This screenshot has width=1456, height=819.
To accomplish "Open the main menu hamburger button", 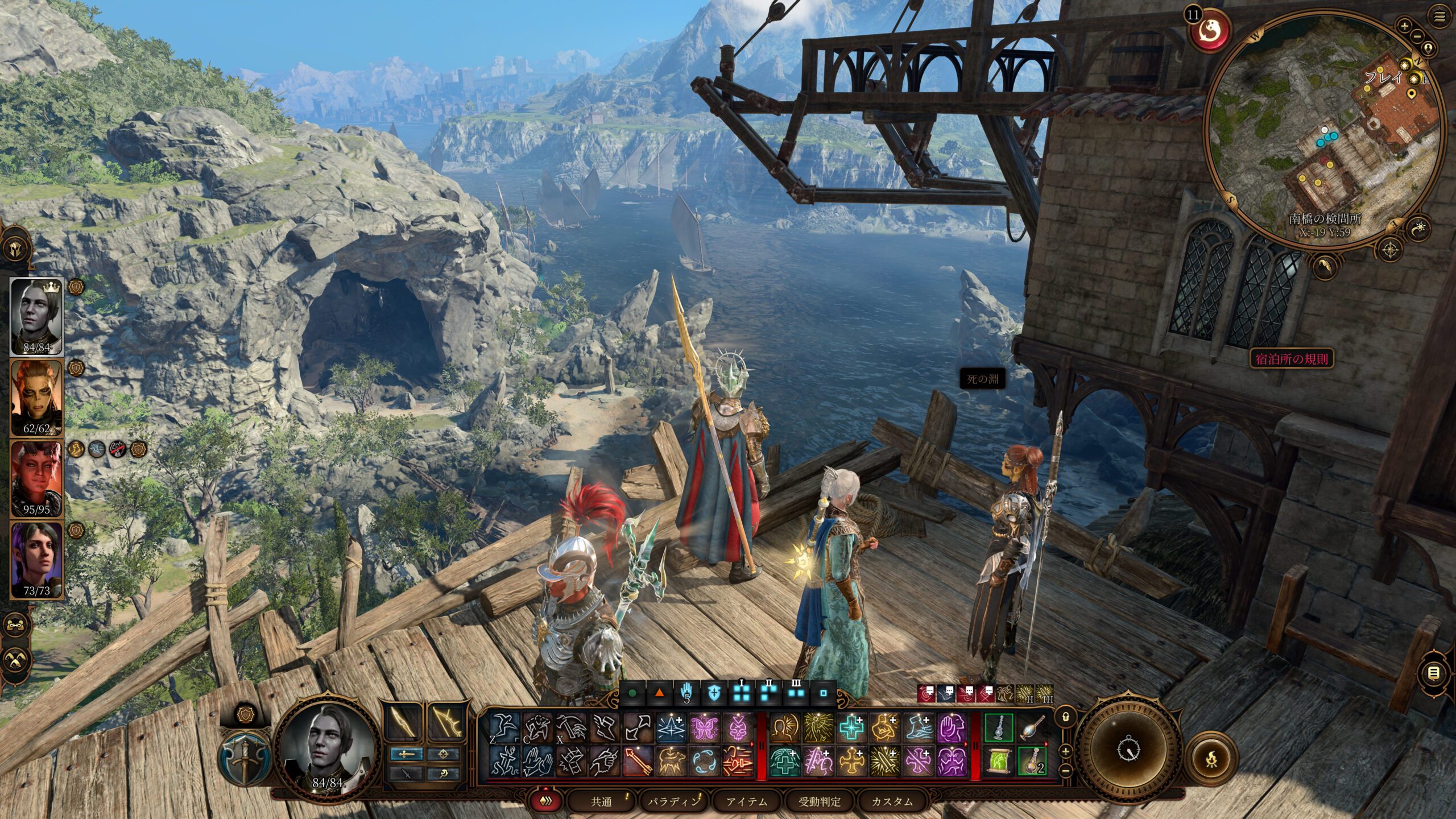I will (1440, 18).
